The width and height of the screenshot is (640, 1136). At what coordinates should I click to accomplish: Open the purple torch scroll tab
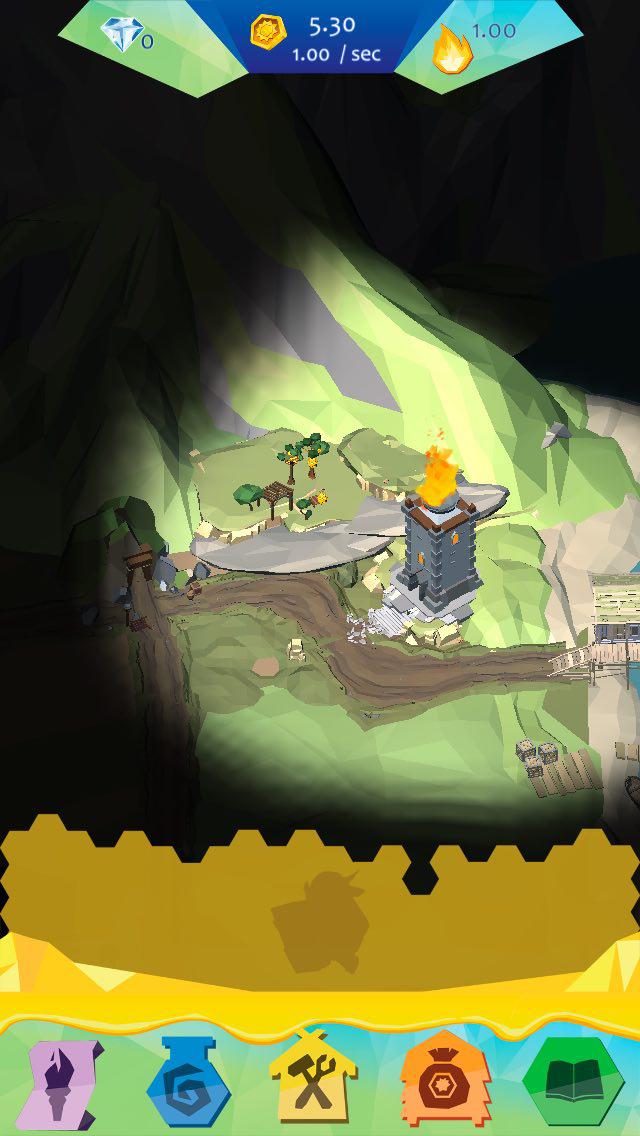64,1084
